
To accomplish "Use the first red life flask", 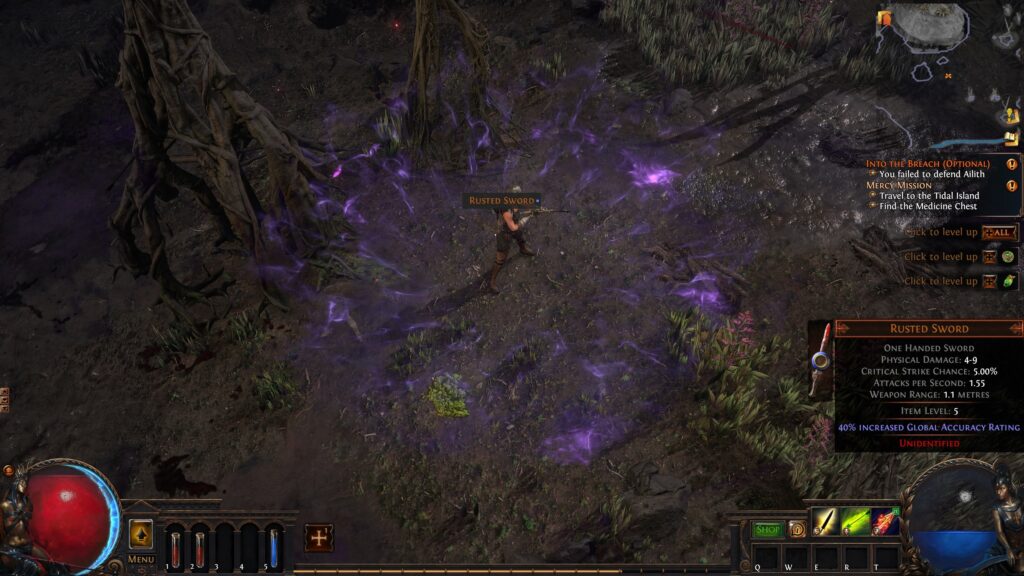I will pyautogui.click(x=175, y=546).
